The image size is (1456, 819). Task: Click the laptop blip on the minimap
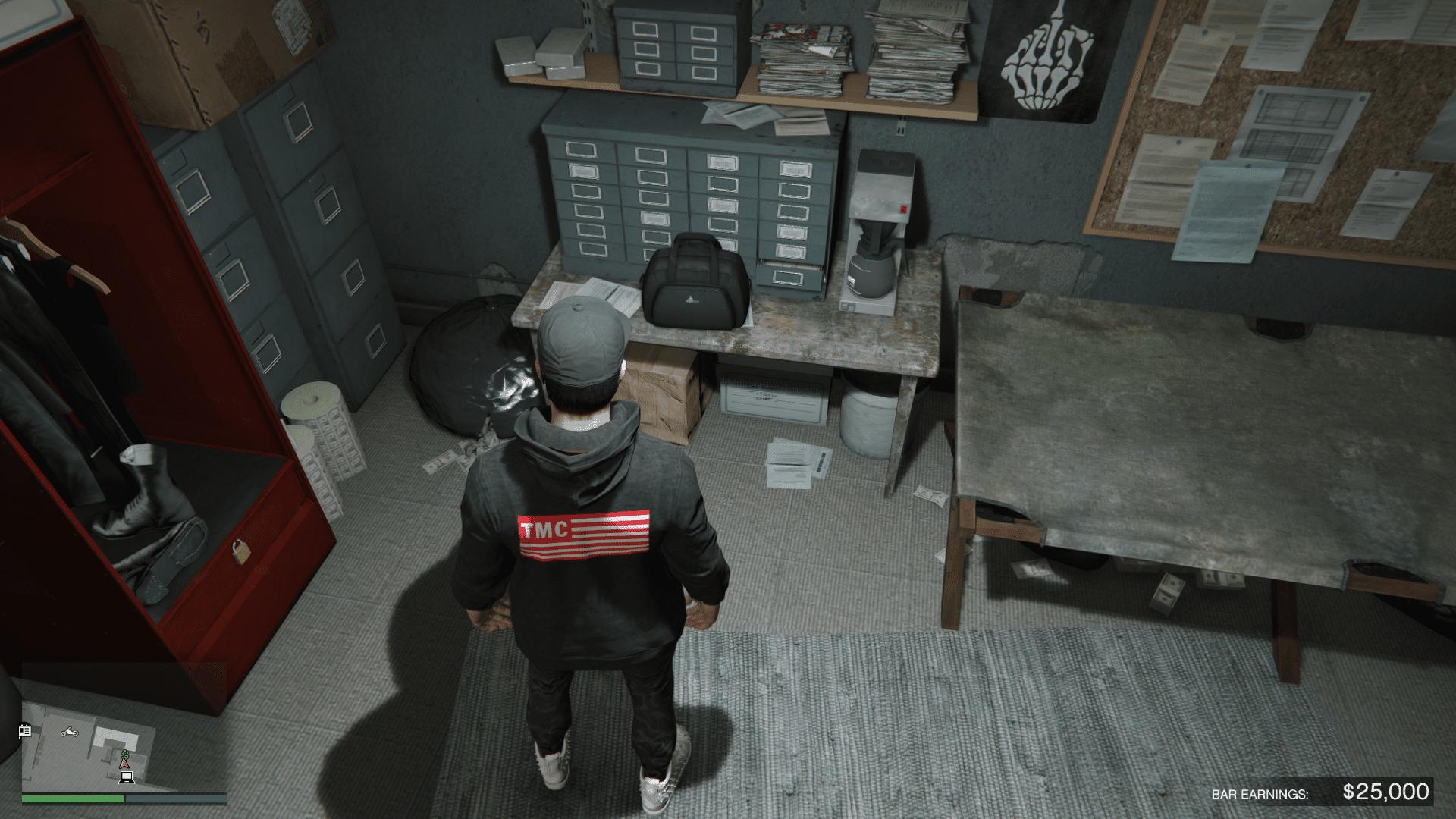pyautogui.click(x=127, y=779)
